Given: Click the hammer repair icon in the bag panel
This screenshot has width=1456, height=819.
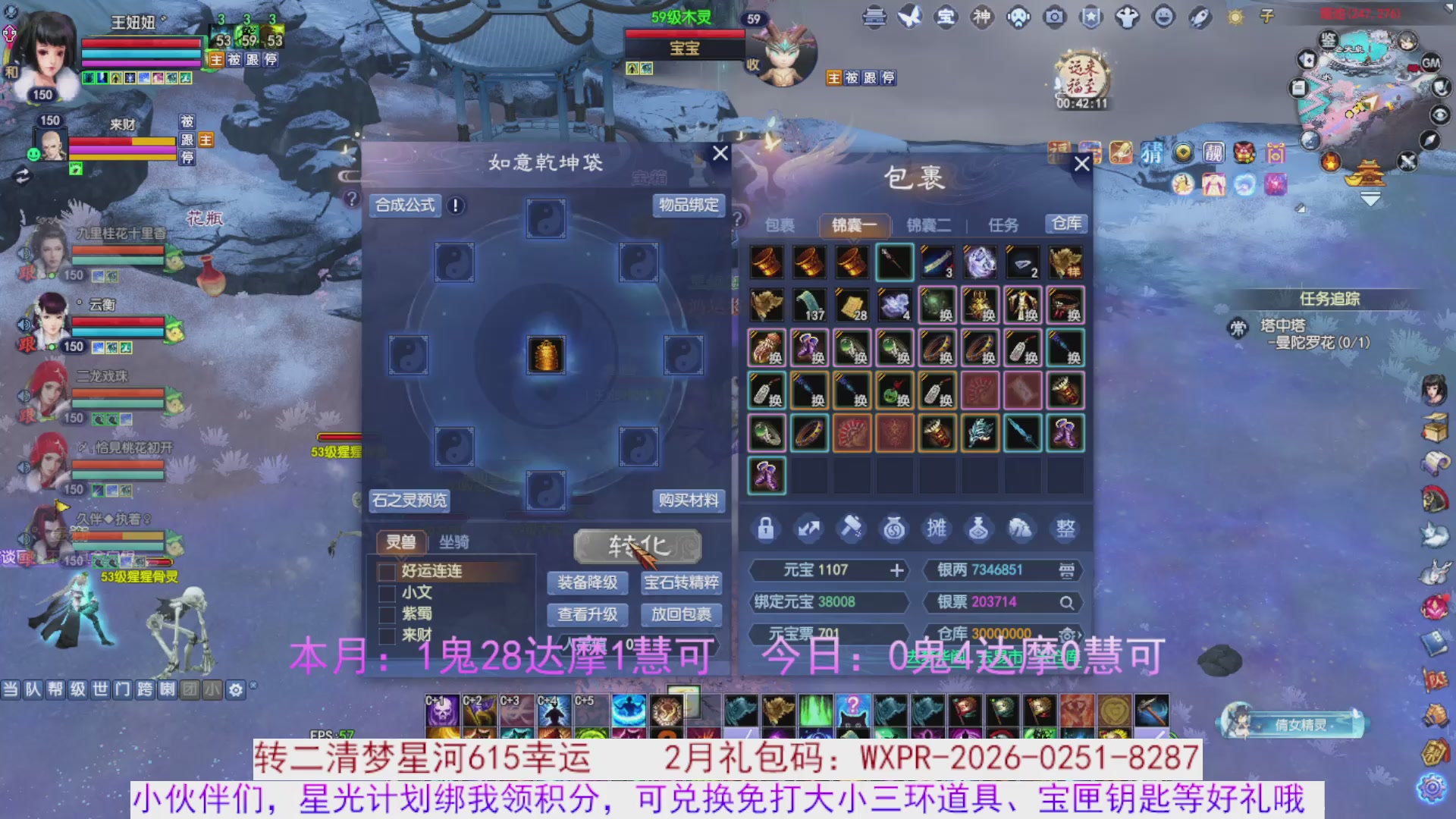Looking at the screenshot, I should [852, 529].
